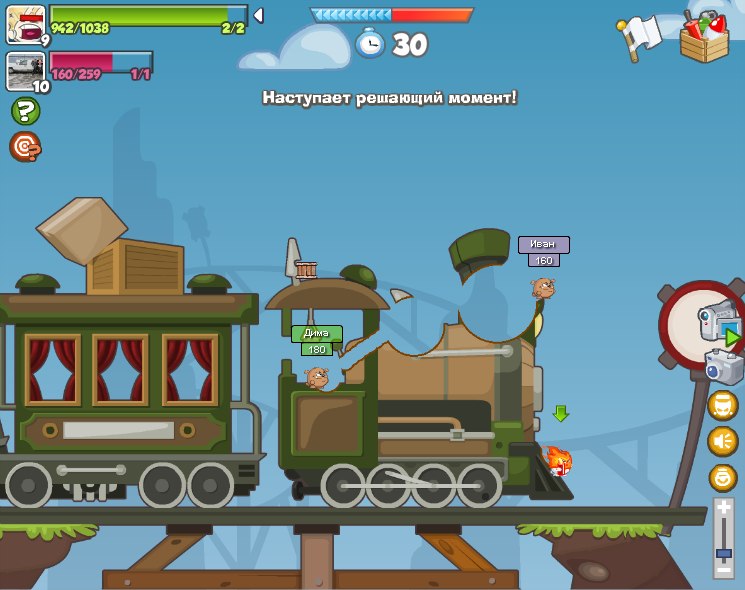Start replay recording with the video camera
Screen dimensions: 745x590
(718, 323)
